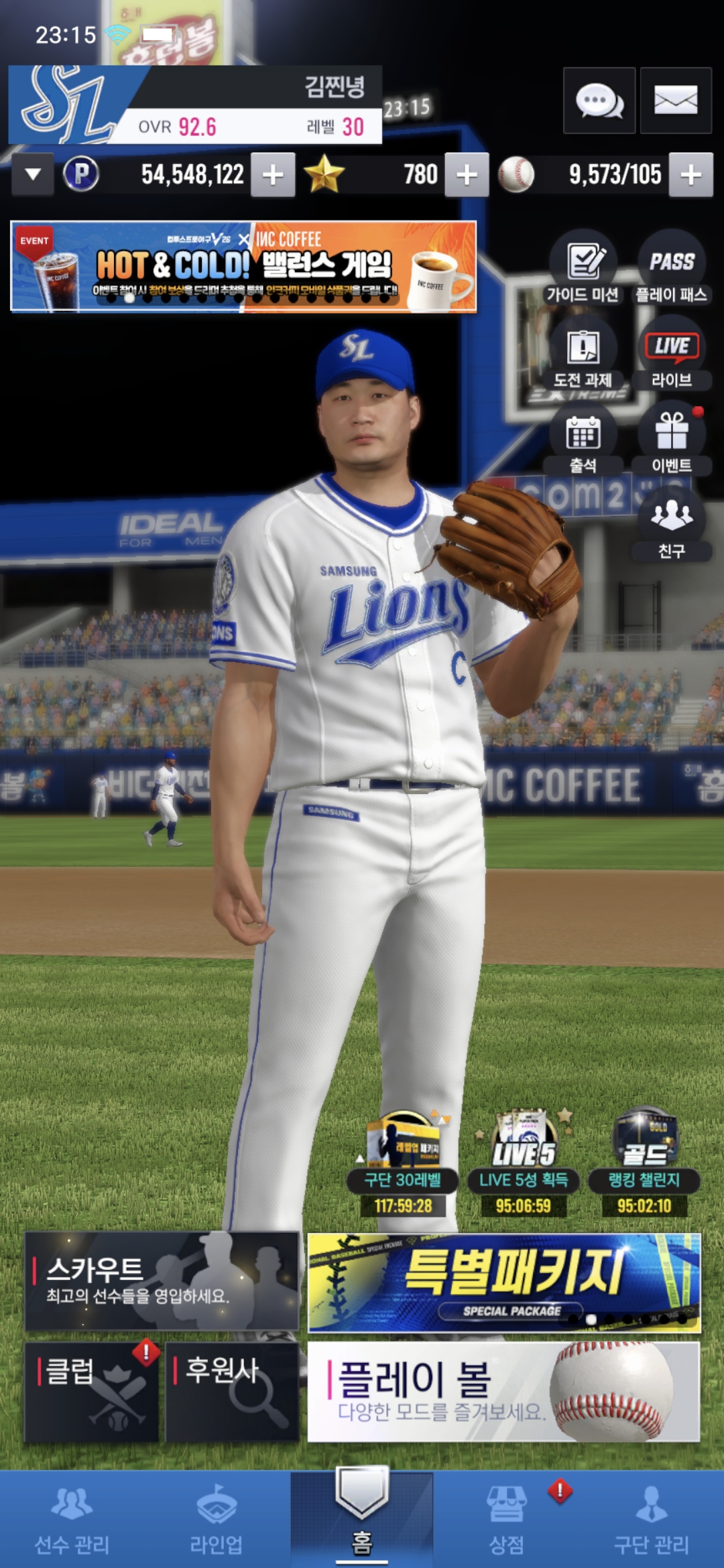Open the 클럽 club menu
The width and height of the screenshot is (724, 1568).
coord(91,1391)
